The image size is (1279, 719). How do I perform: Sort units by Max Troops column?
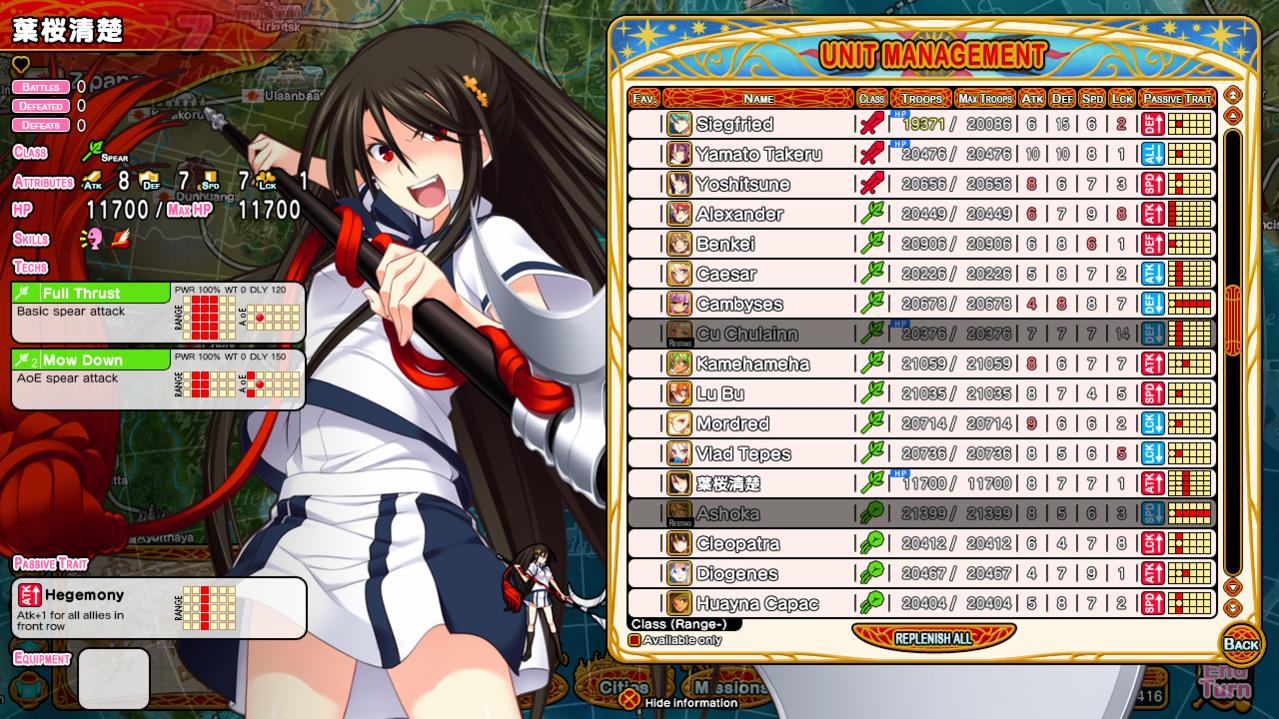(x=984, y=98)
